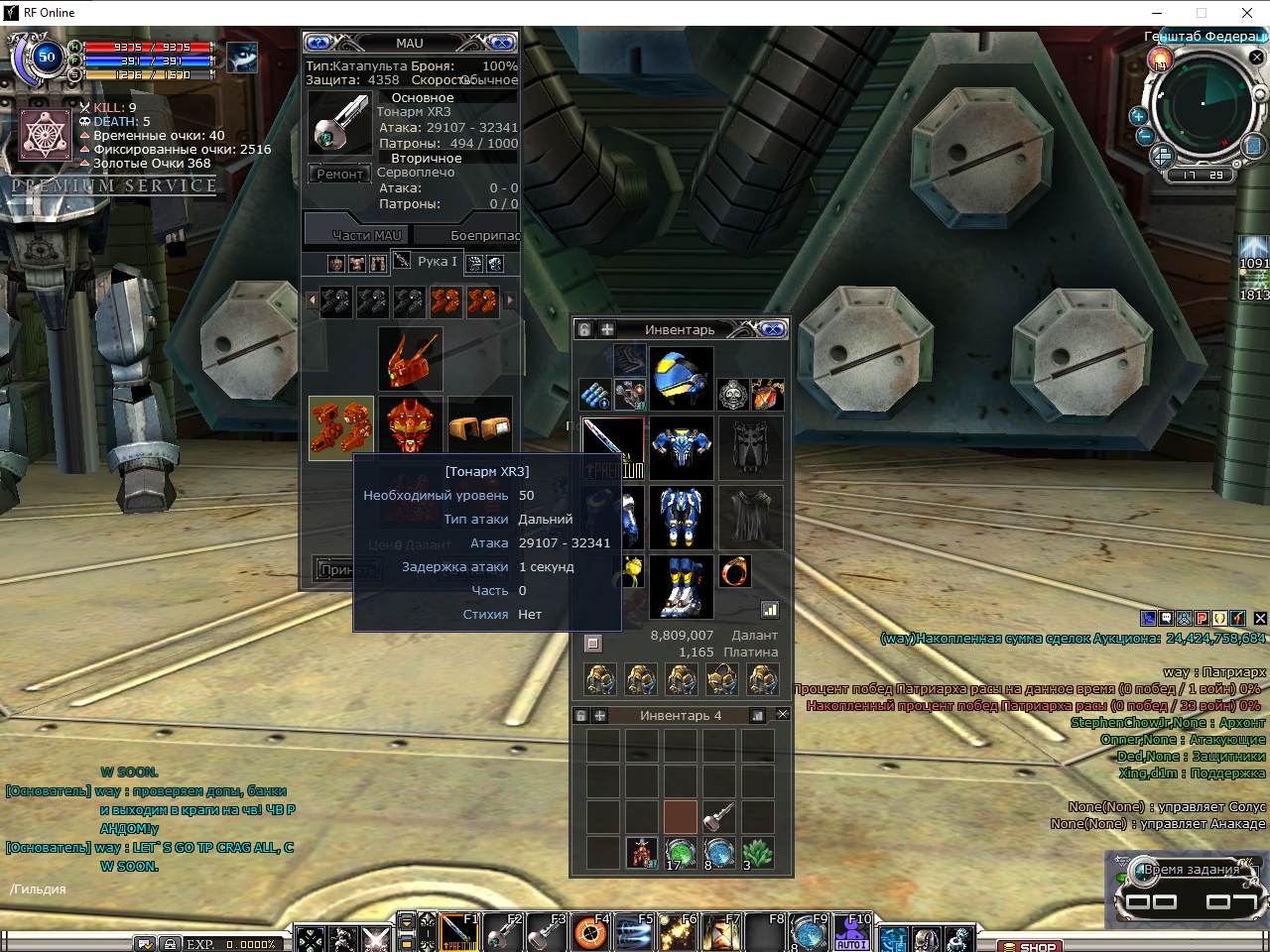
Task: Use the F1 premium sword hotbar slot
Action: (459, 933)
